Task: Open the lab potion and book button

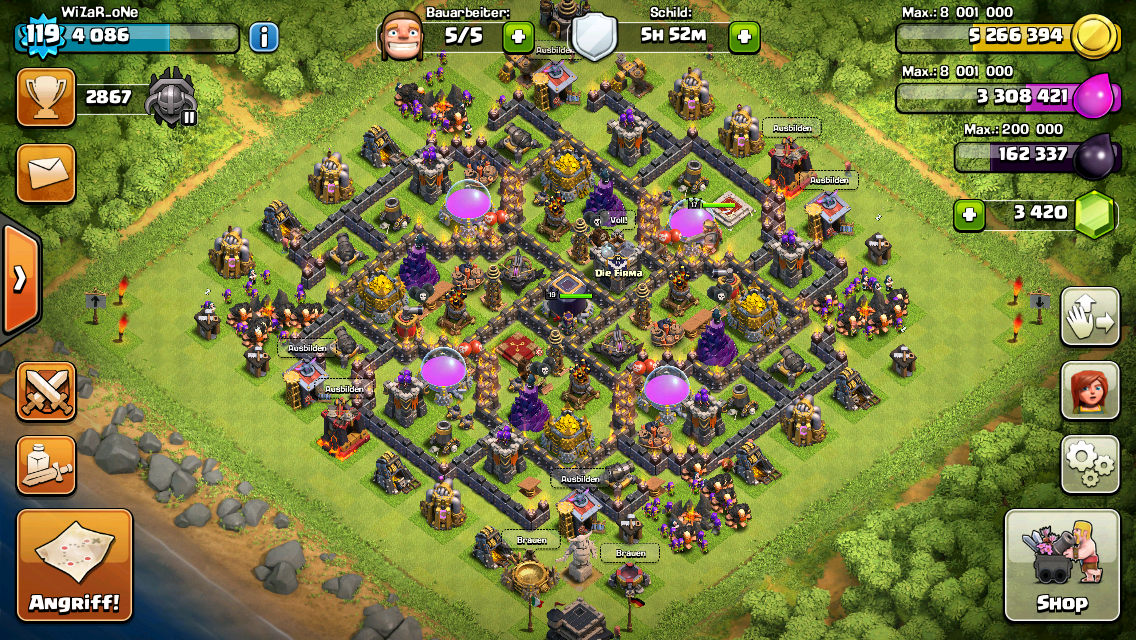Action: pos(46,465)
